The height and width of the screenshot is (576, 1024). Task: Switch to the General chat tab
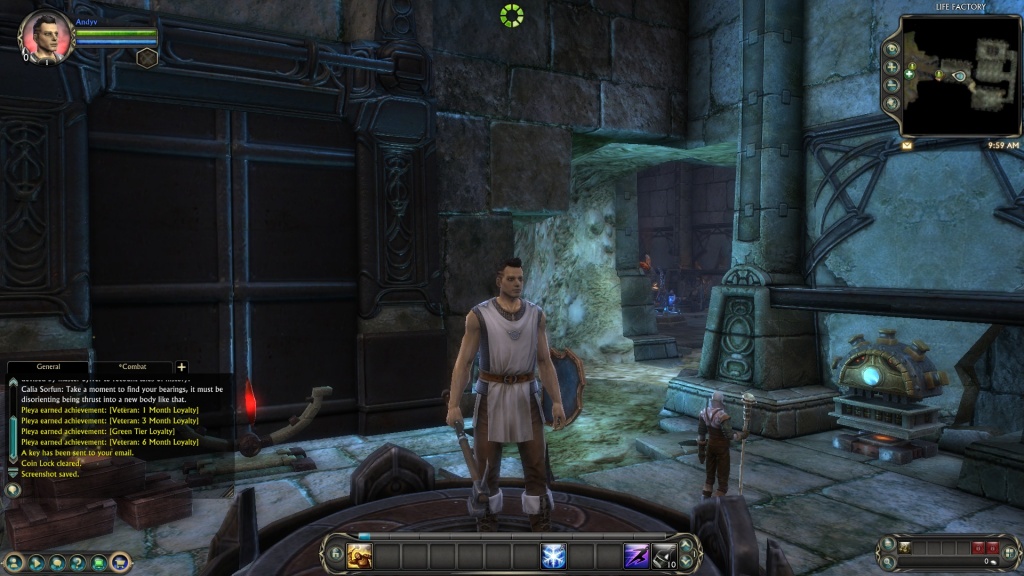point(48,367)
